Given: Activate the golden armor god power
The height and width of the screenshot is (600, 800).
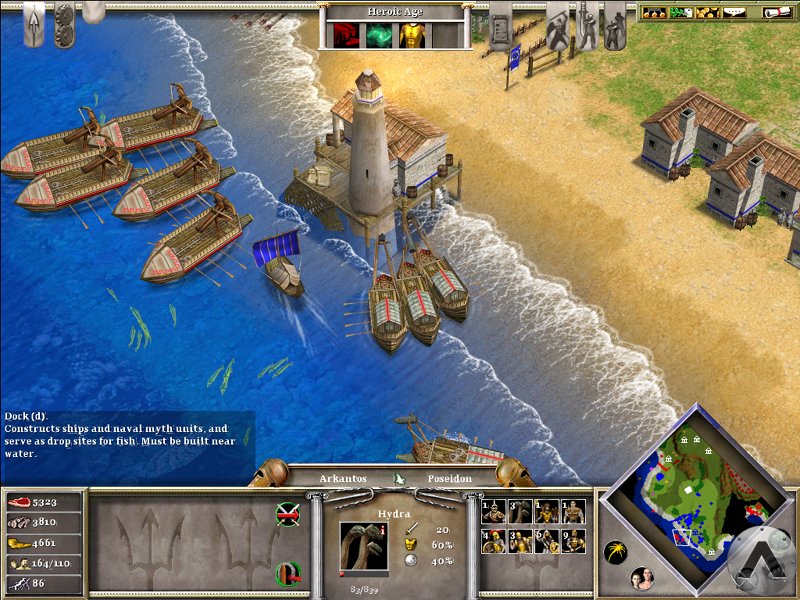Looking at the screenshot, I should pos(411,36).
